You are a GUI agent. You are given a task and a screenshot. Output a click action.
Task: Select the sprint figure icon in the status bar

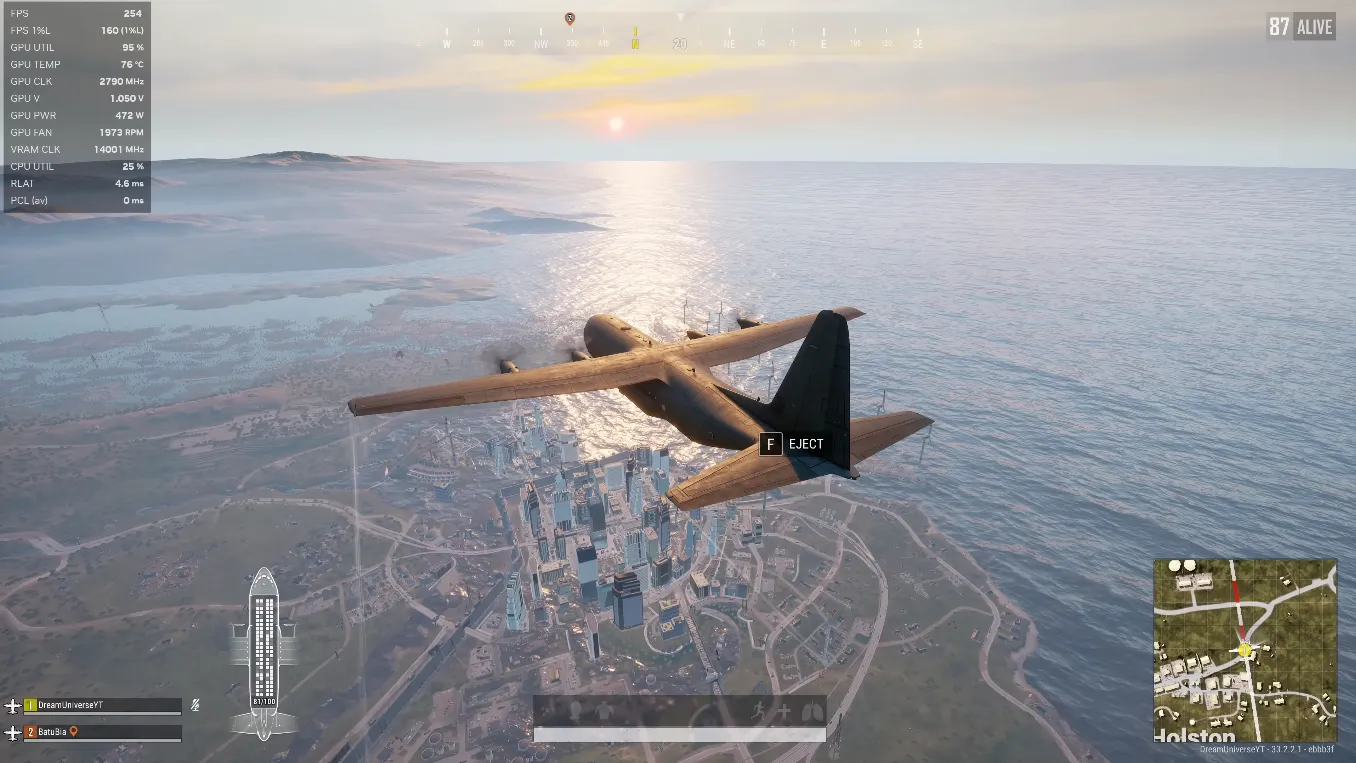(760, 711)
